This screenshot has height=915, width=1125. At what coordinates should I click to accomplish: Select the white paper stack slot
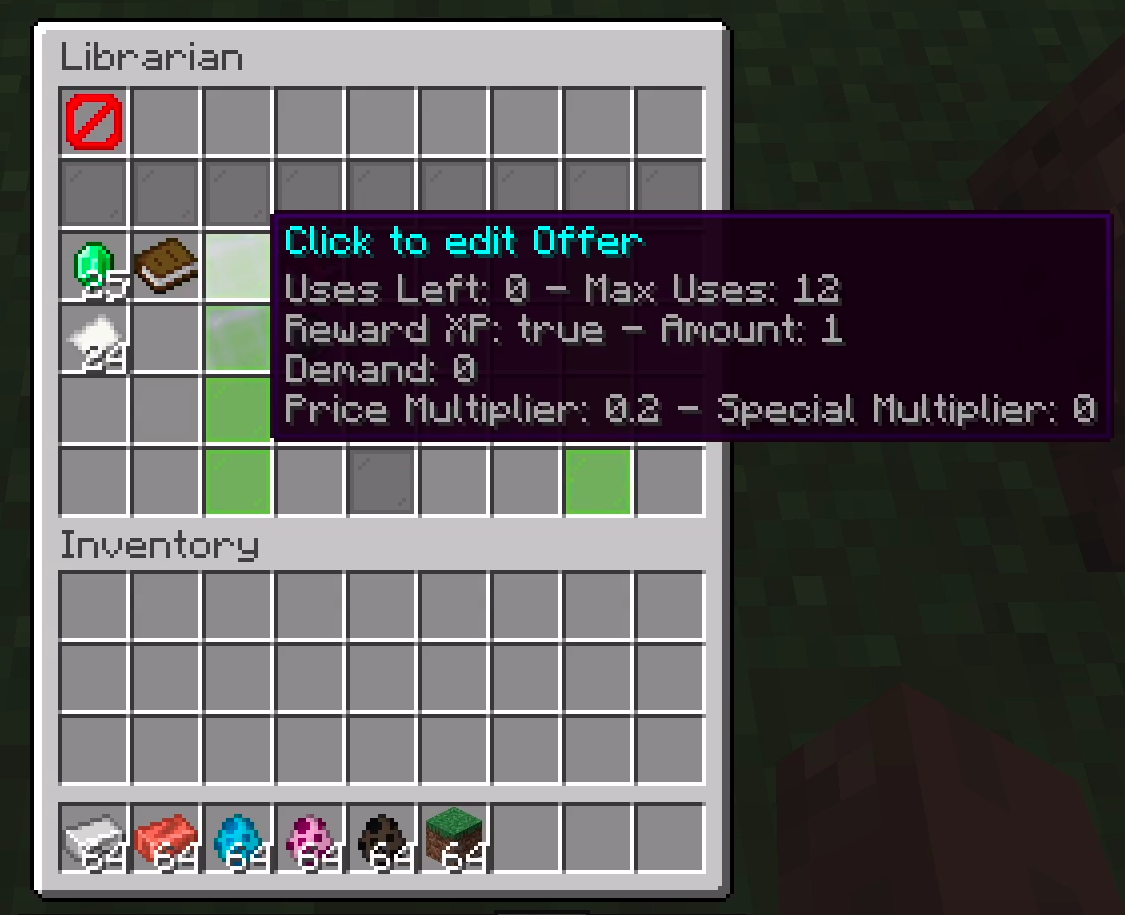(x=94, y=339)
